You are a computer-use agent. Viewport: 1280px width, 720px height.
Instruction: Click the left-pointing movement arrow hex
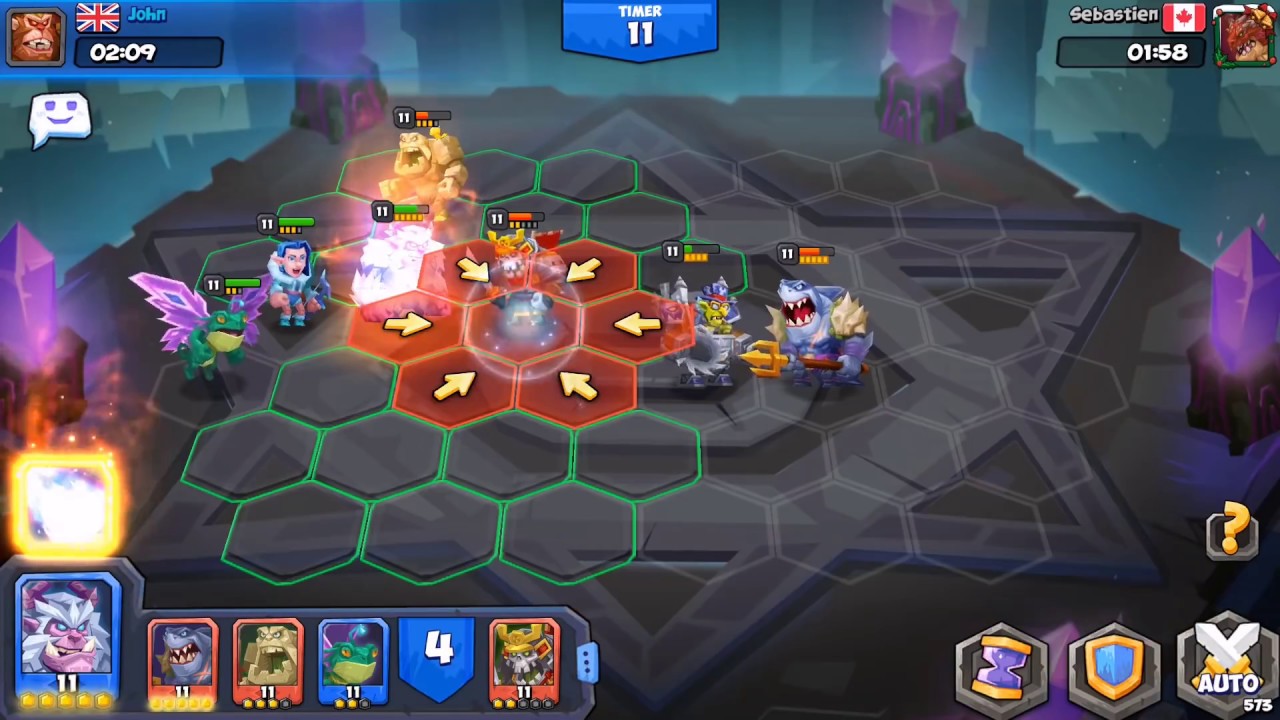point(637,322)
